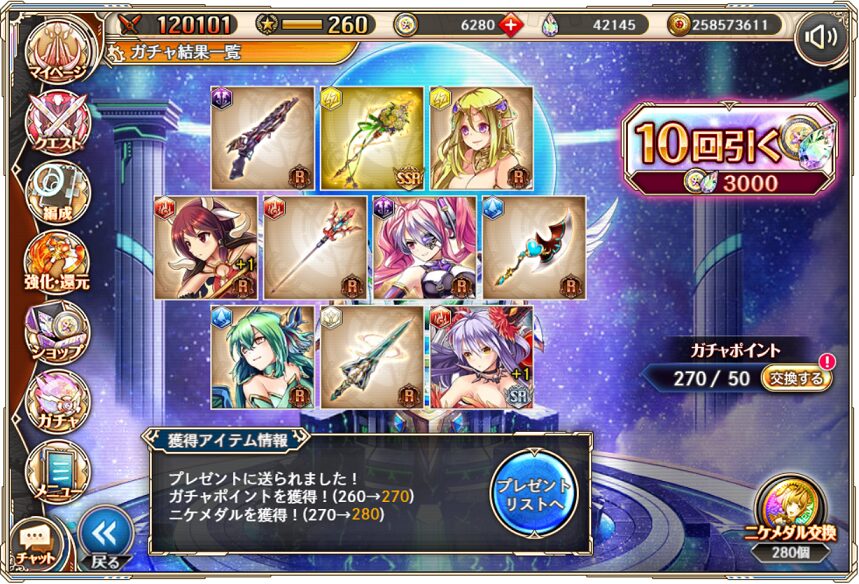View the blonde elf girl card
Image resolution: width=859 pixels, height=584 pixels.
click(481, 138)
